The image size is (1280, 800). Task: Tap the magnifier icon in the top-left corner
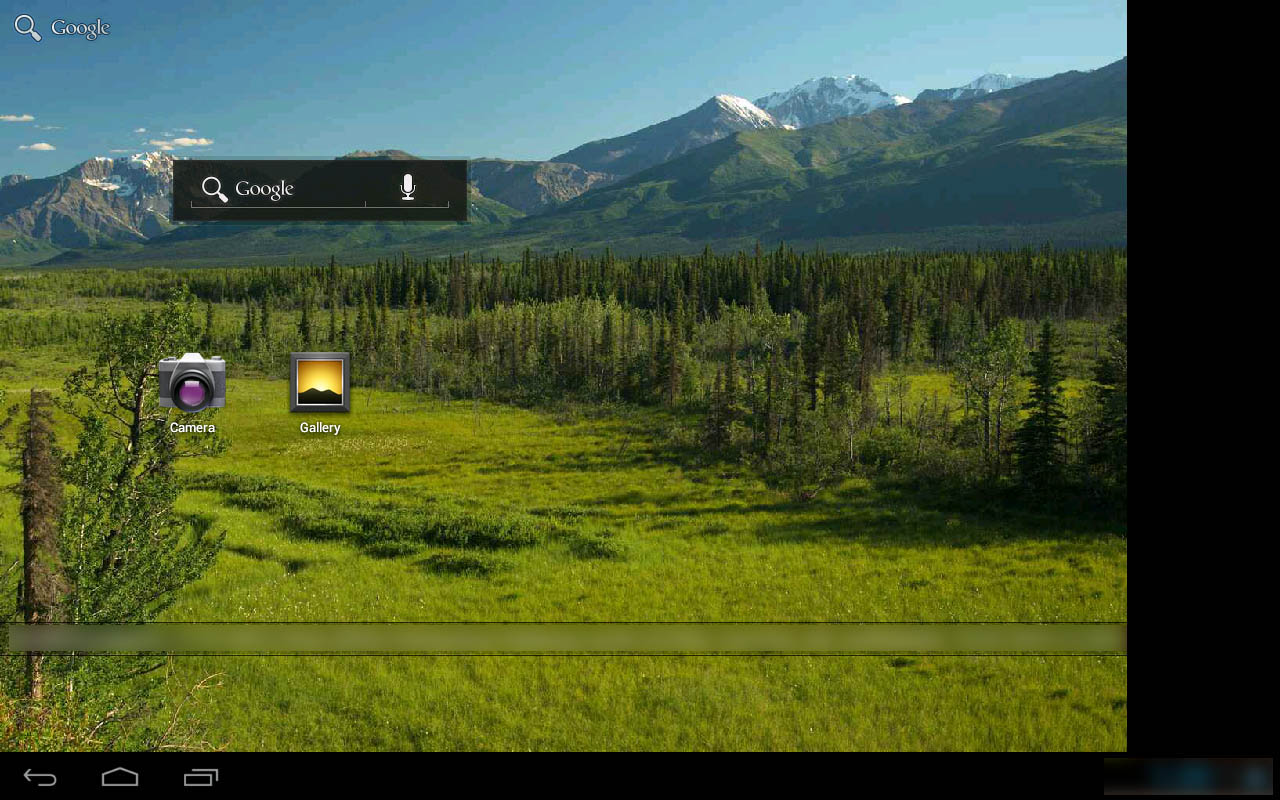[26, 26]
